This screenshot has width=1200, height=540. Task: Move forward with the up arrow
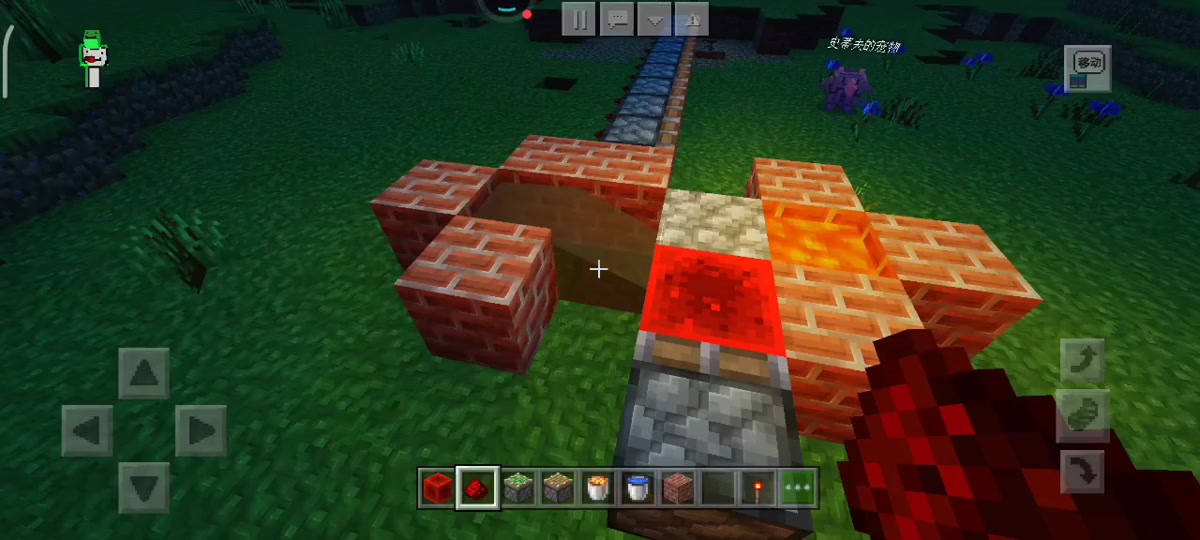[x=144, y=373]
